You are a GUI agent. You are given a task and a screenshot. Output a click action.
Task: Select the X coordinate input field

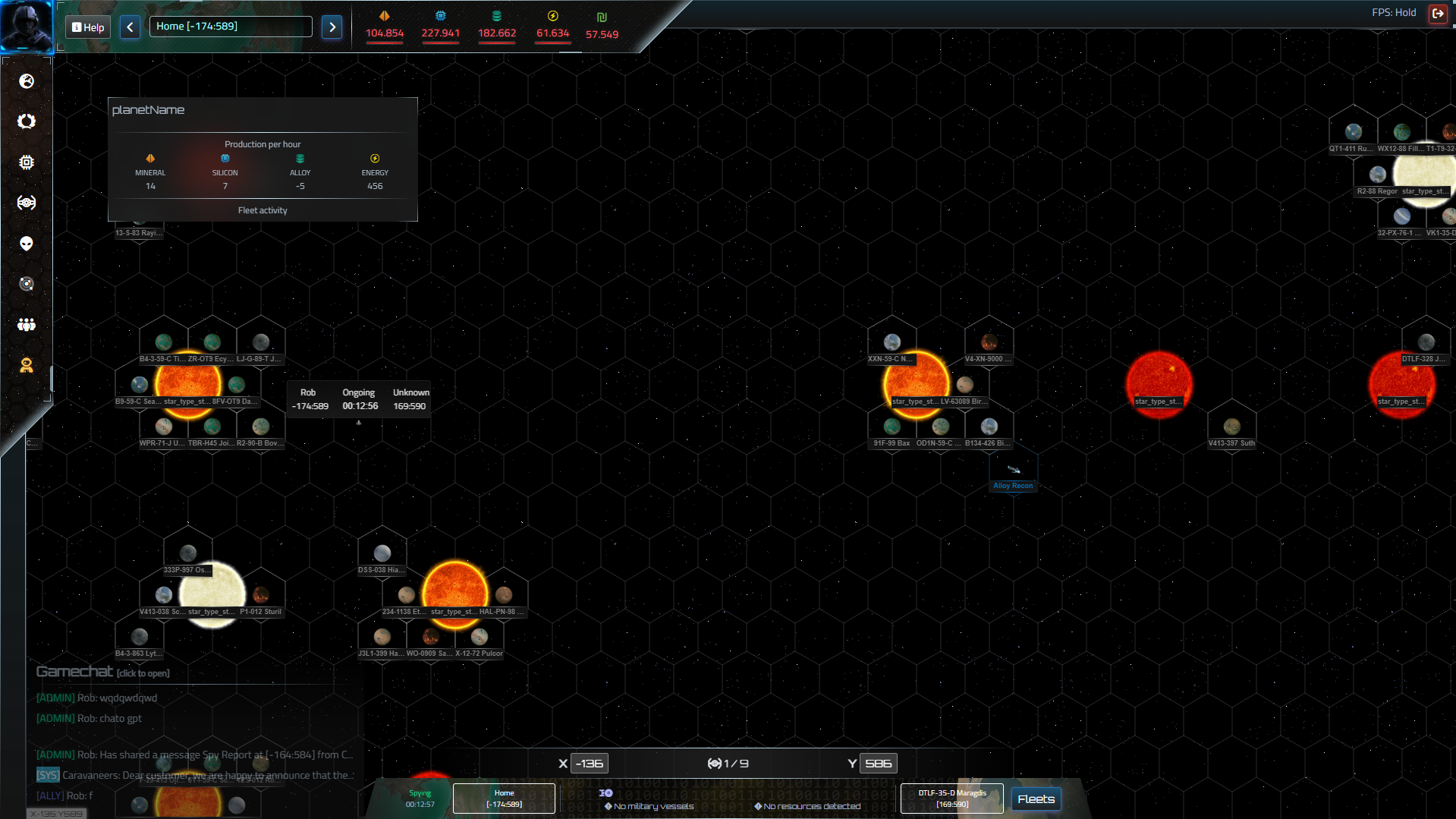click(590, 764)
